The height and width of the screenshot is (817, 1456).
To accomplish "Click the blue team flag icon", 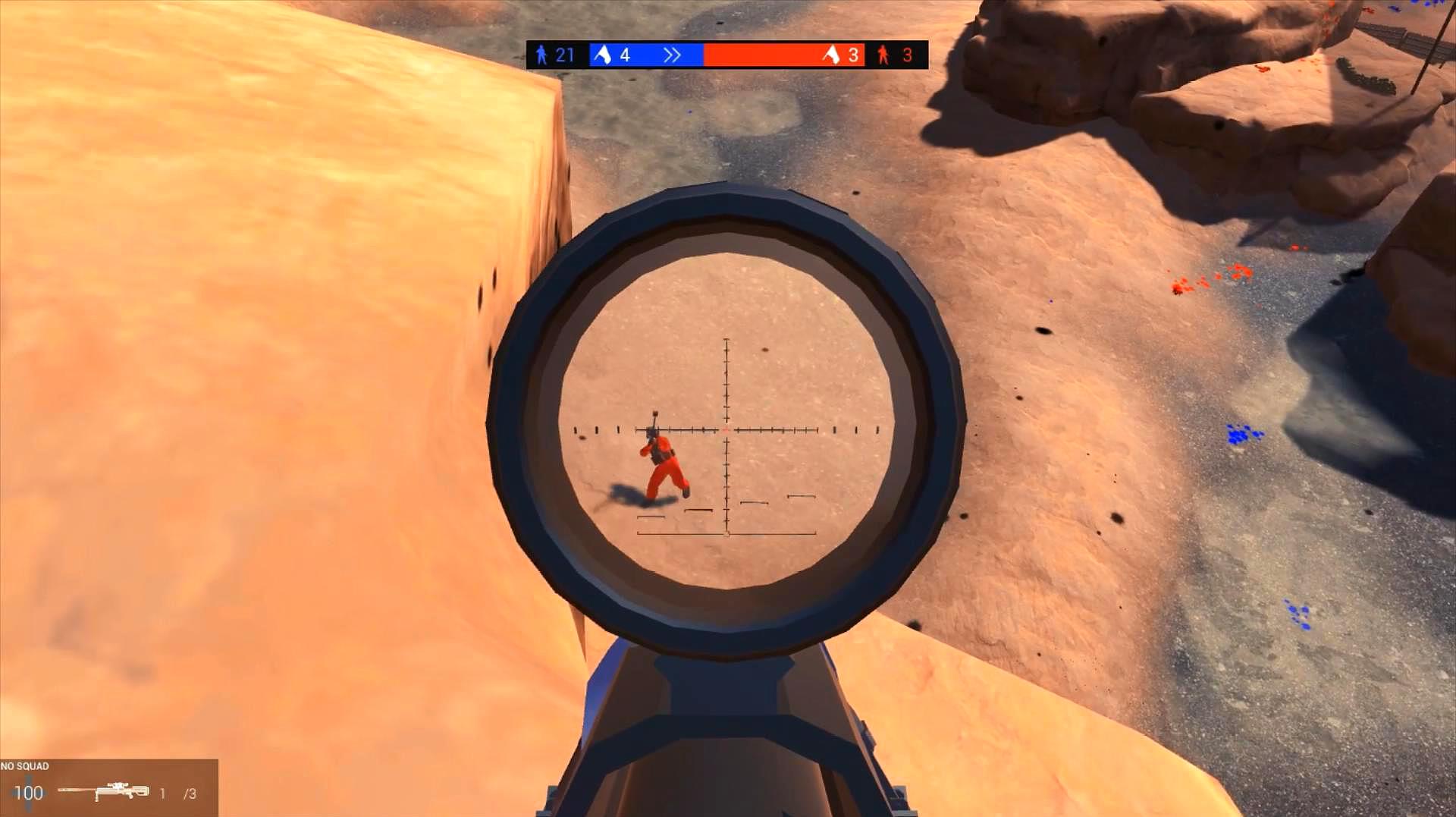I will (x=602, y=55).
